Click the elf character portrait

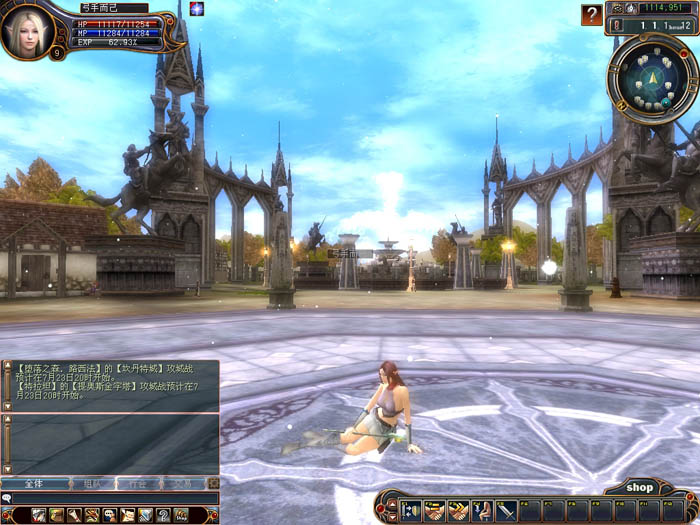click(27, 31)
